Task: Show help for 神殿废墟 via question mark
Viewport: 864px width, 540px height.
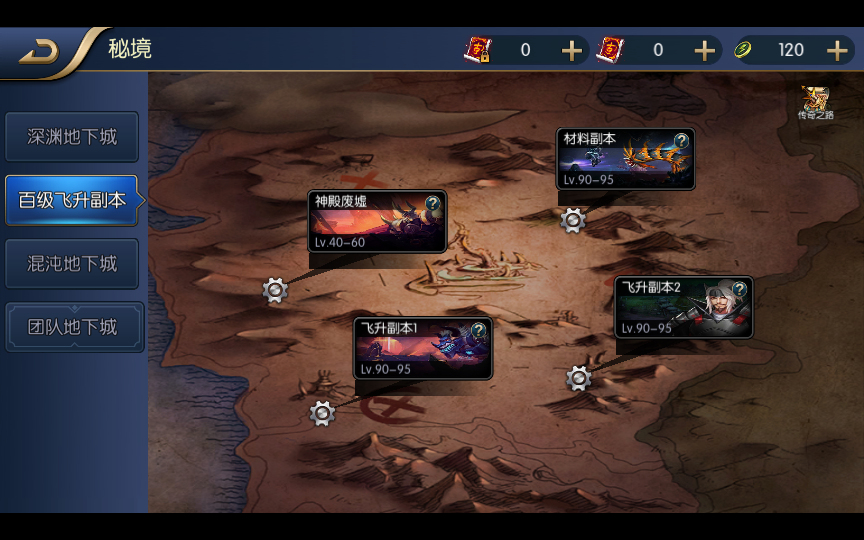Action: 432,203
